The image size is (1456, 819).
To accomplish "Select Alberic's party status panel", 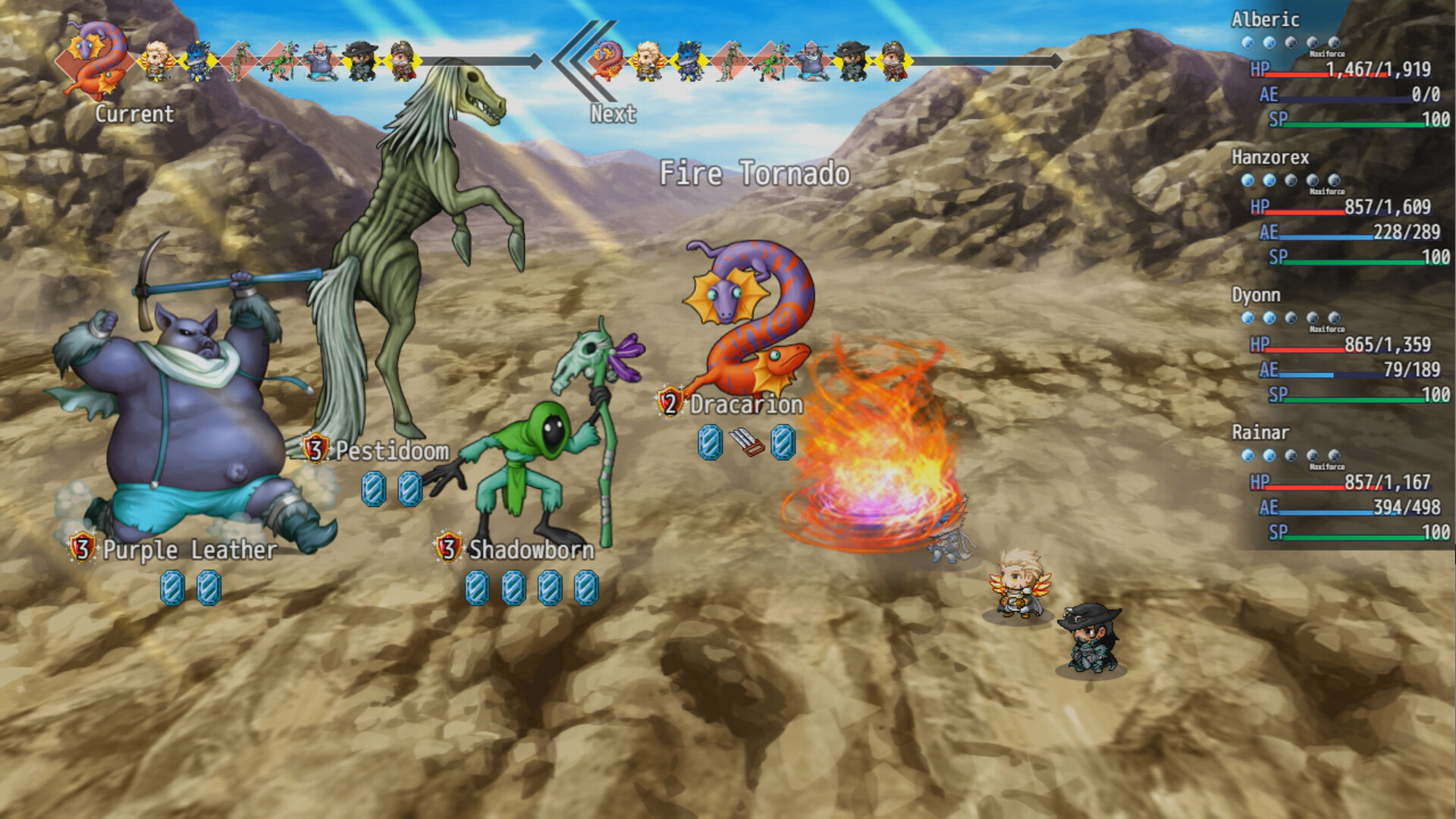I will click(x=1341, y=70).
